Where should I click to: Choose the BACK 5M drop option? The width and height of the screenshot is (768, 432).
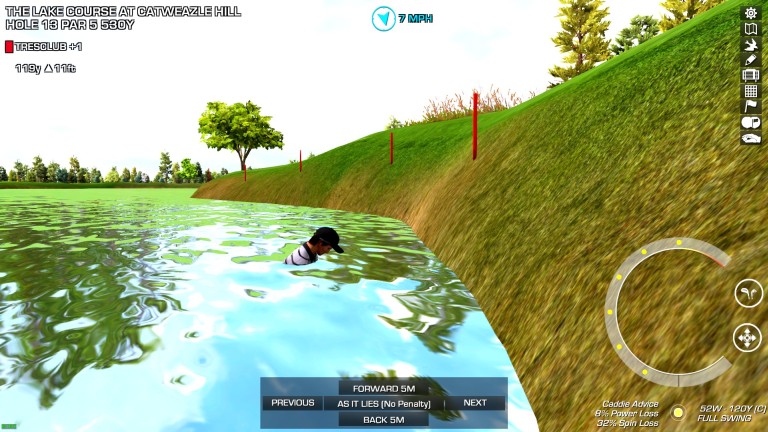pyautogui.click(x=384, y=419)
